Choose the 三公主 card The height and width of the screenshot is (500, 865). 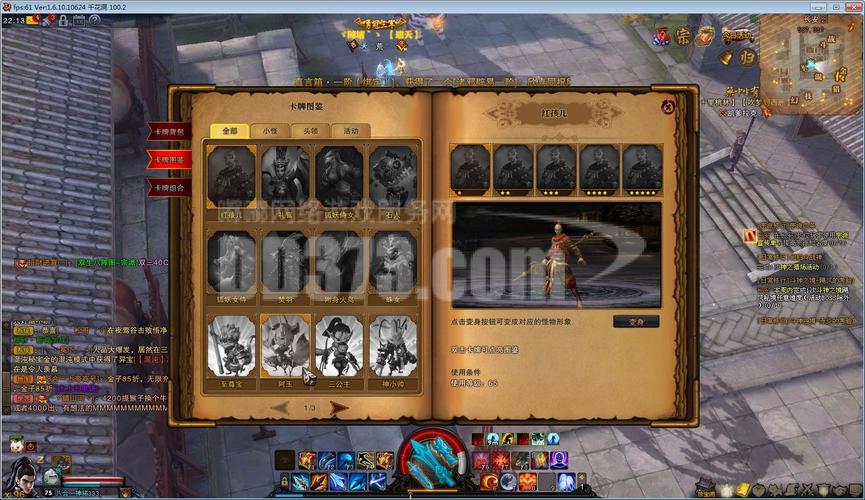[x=339, y=346]
